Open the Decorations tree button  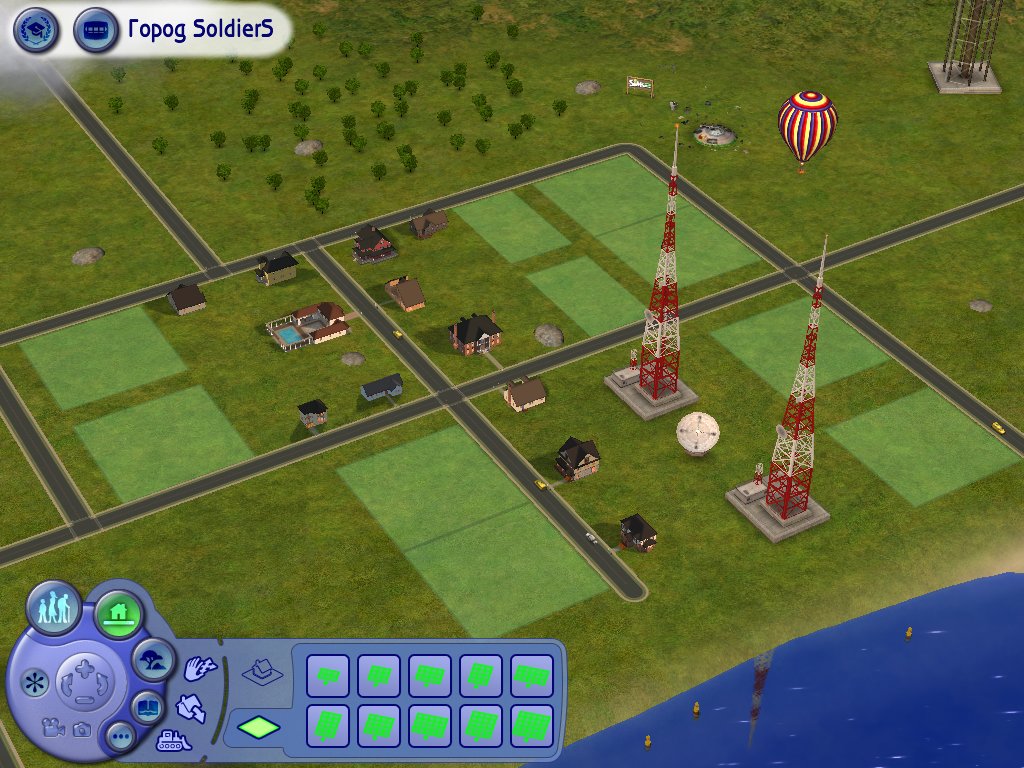tap(154, 659)
